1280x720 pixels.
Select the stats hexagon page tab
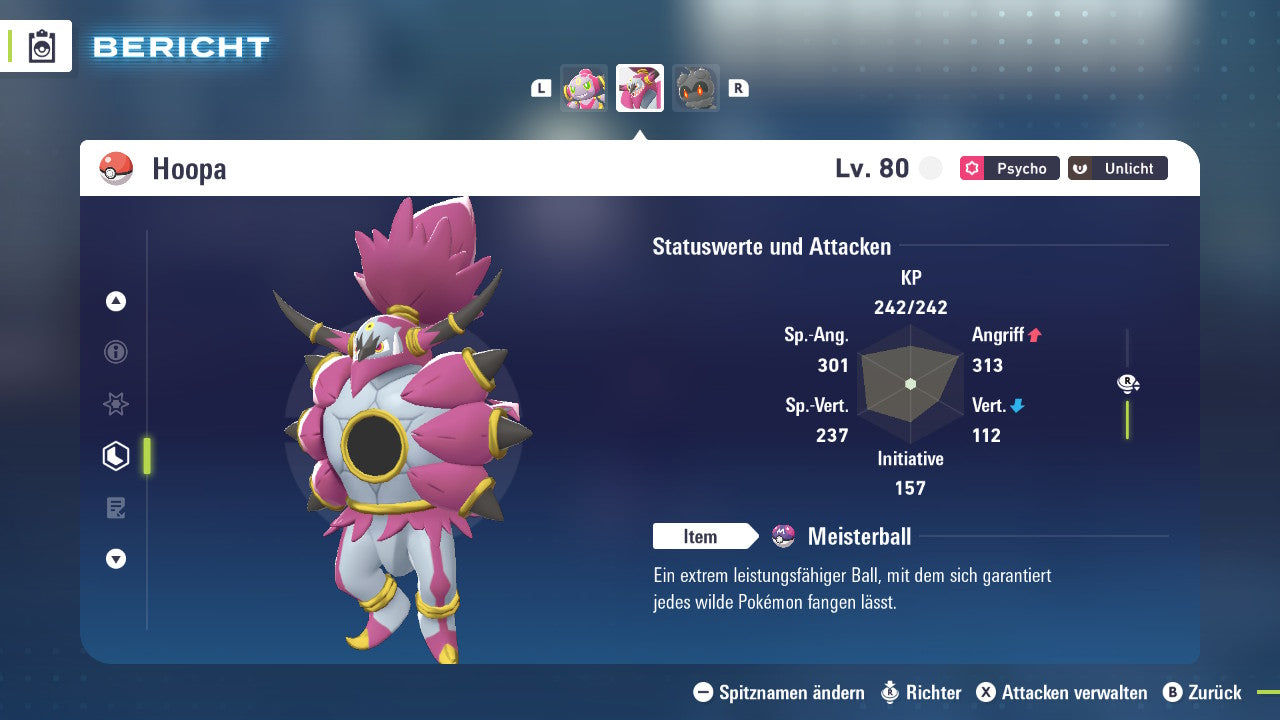[x=116, y=456]
